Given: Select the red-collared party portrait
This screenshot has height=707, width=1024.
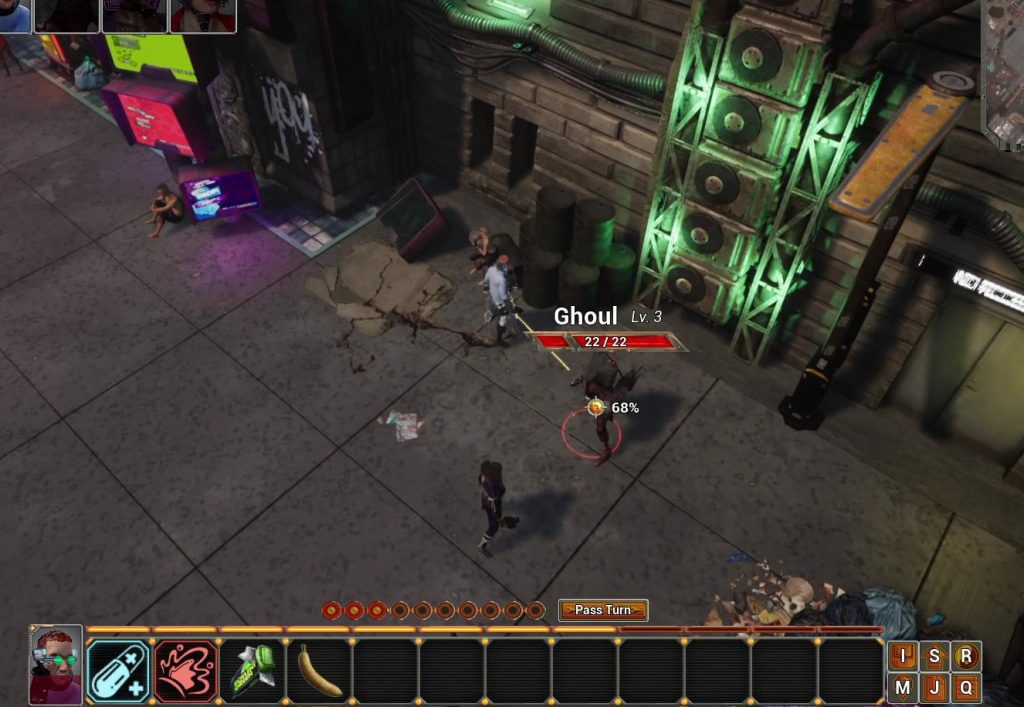Looking at the screenshot, I should coord(203,16).
